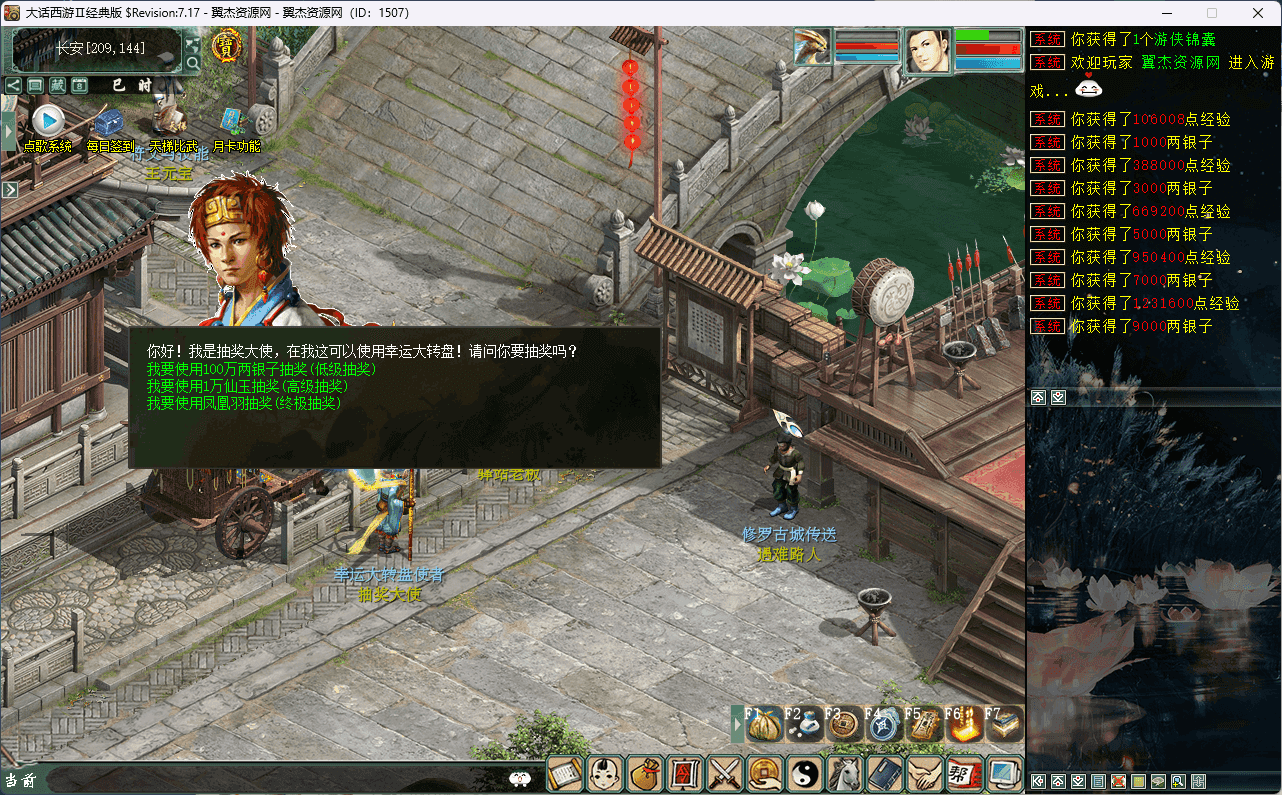Open the crossed swords combat button

pyautogui.click(x=724, y=773)
